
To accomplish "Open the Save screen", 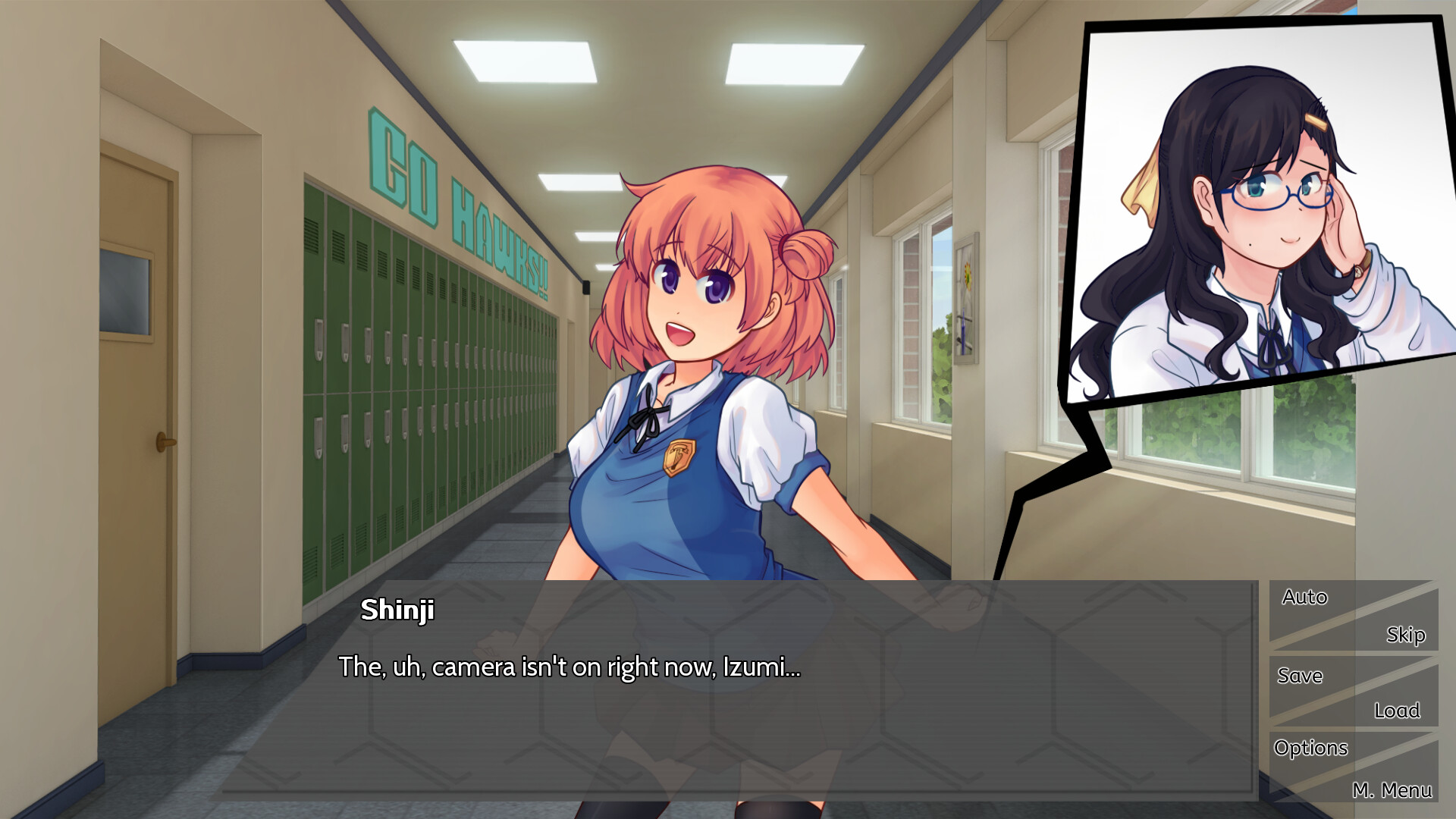I will (x=1300, y=676).
